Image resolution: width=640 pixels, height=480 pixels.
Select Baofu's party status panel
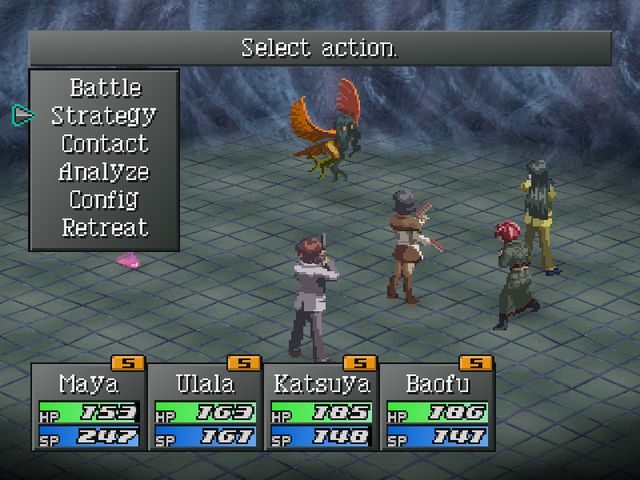tap(436, 408)
